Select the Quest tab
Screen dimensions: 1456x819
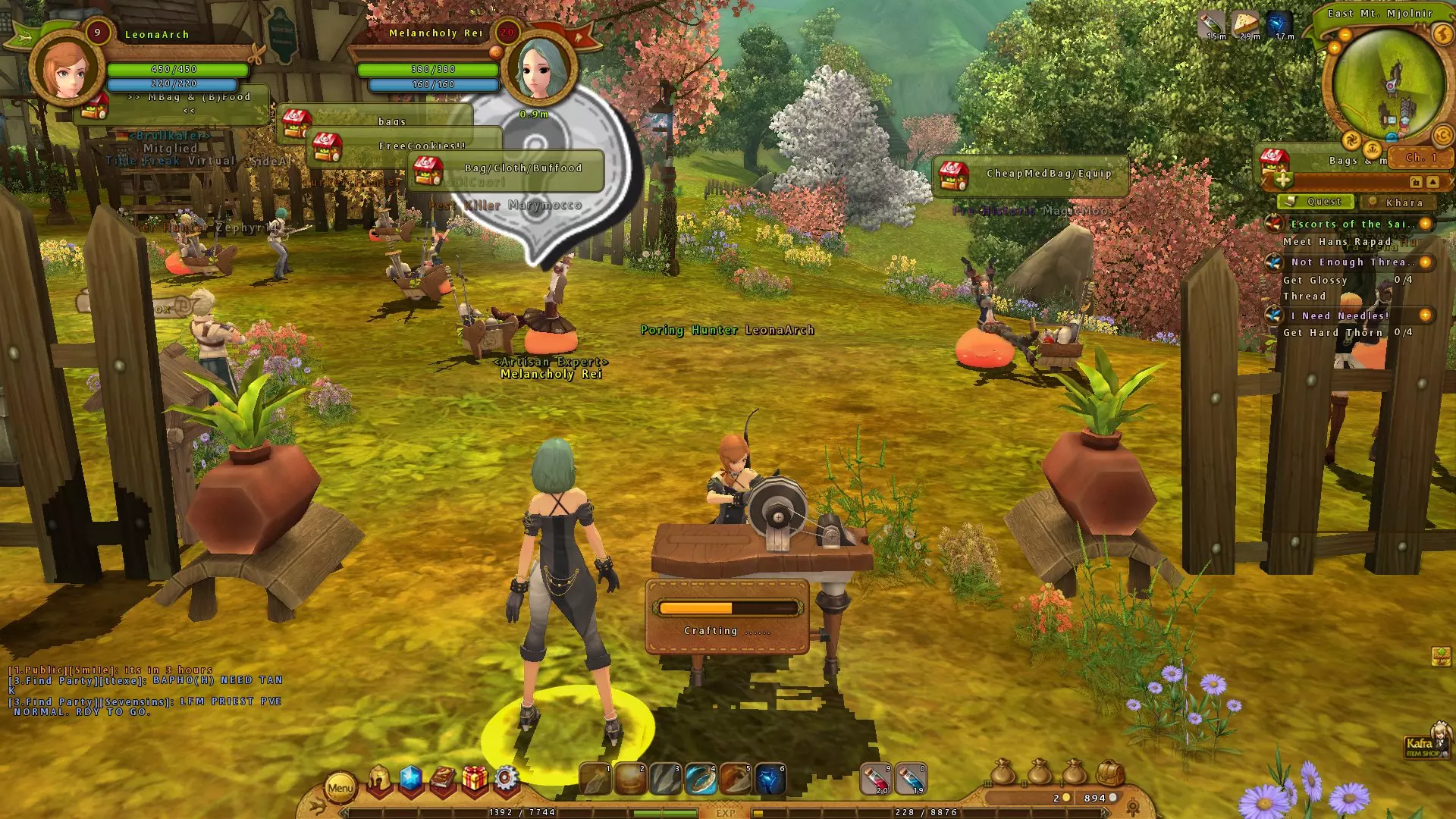tap(1316, 202)
